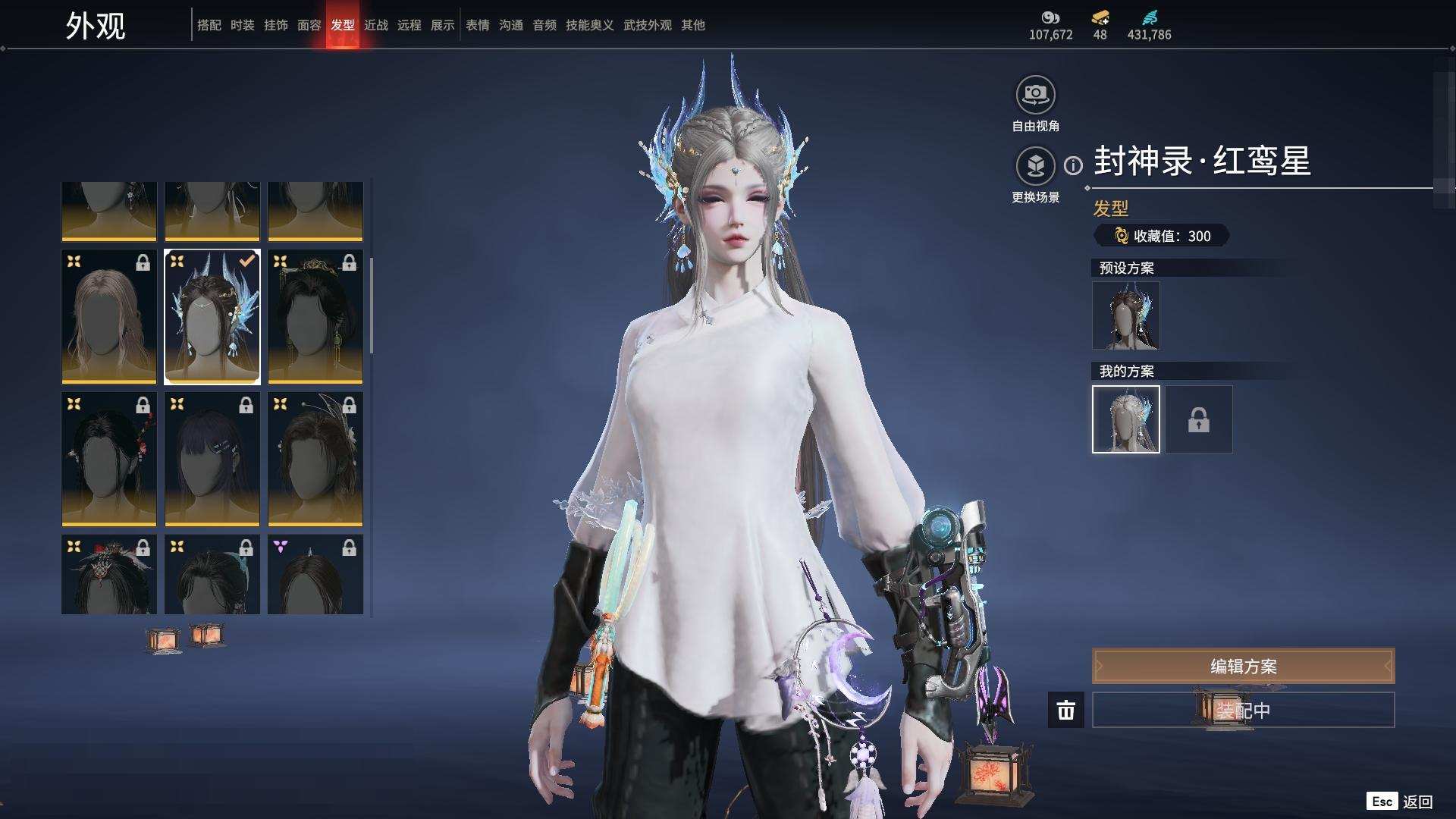Show hairstyle info via the circled i icon
The height and width of the screenshot is (819, 1456).
1073,165
